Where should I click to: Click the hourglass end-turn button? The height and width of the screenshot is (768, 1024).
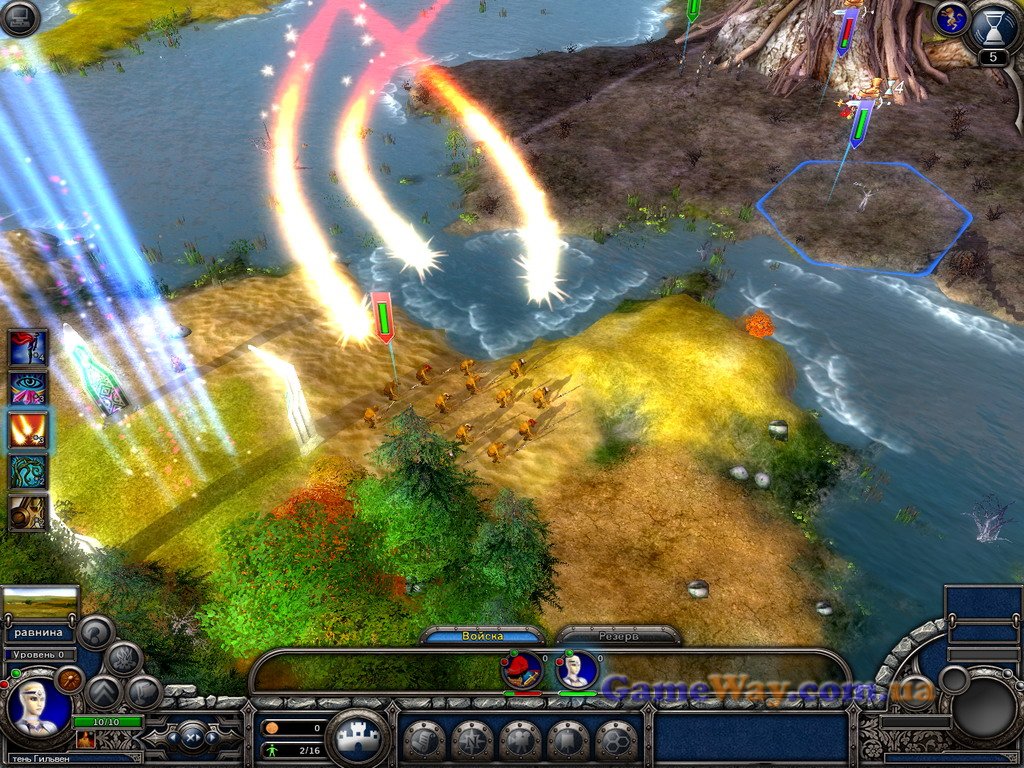pos(992,30)
